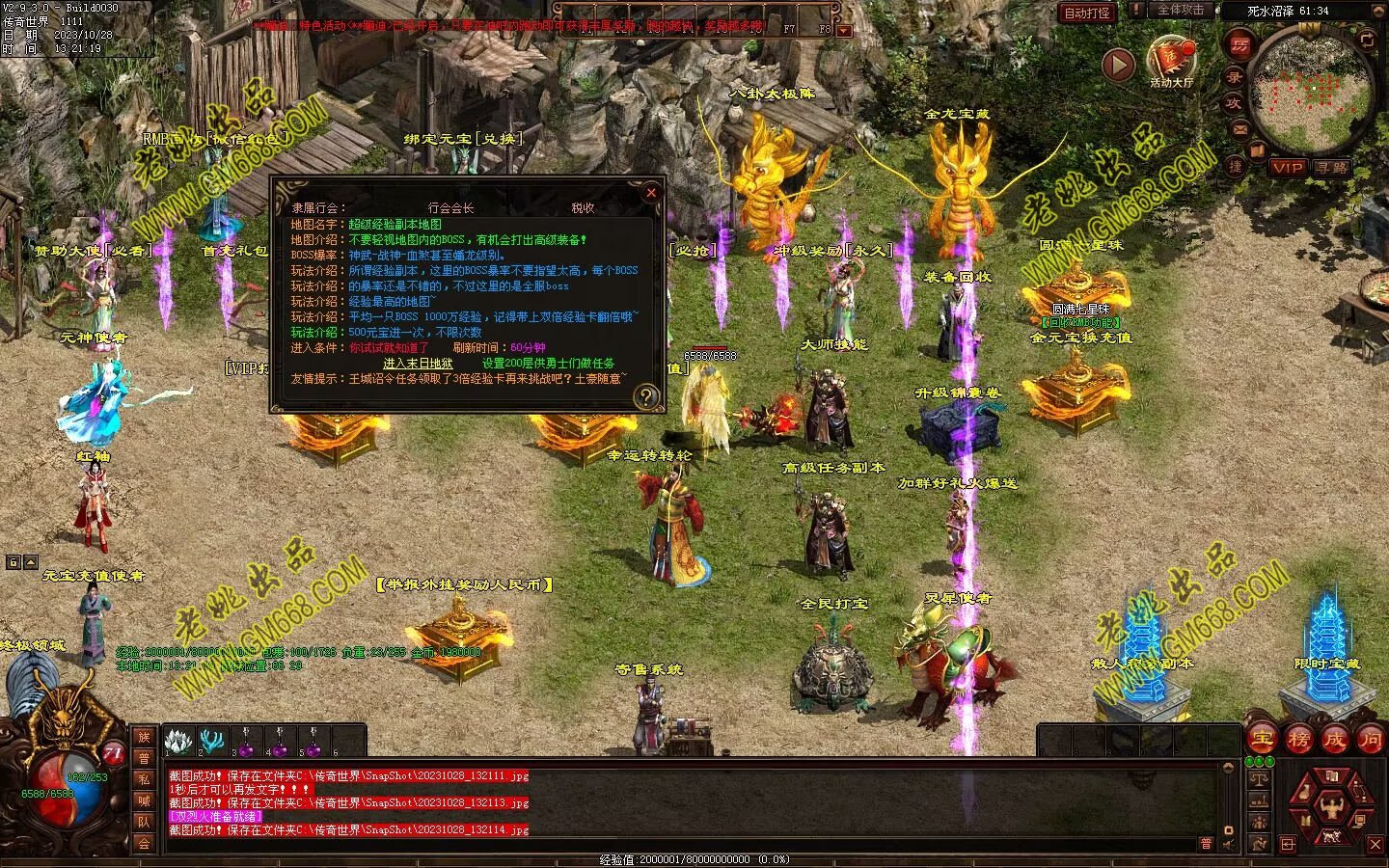Close the dungeon info dialog
The image size is (1389, 868).
pos(651,193)
